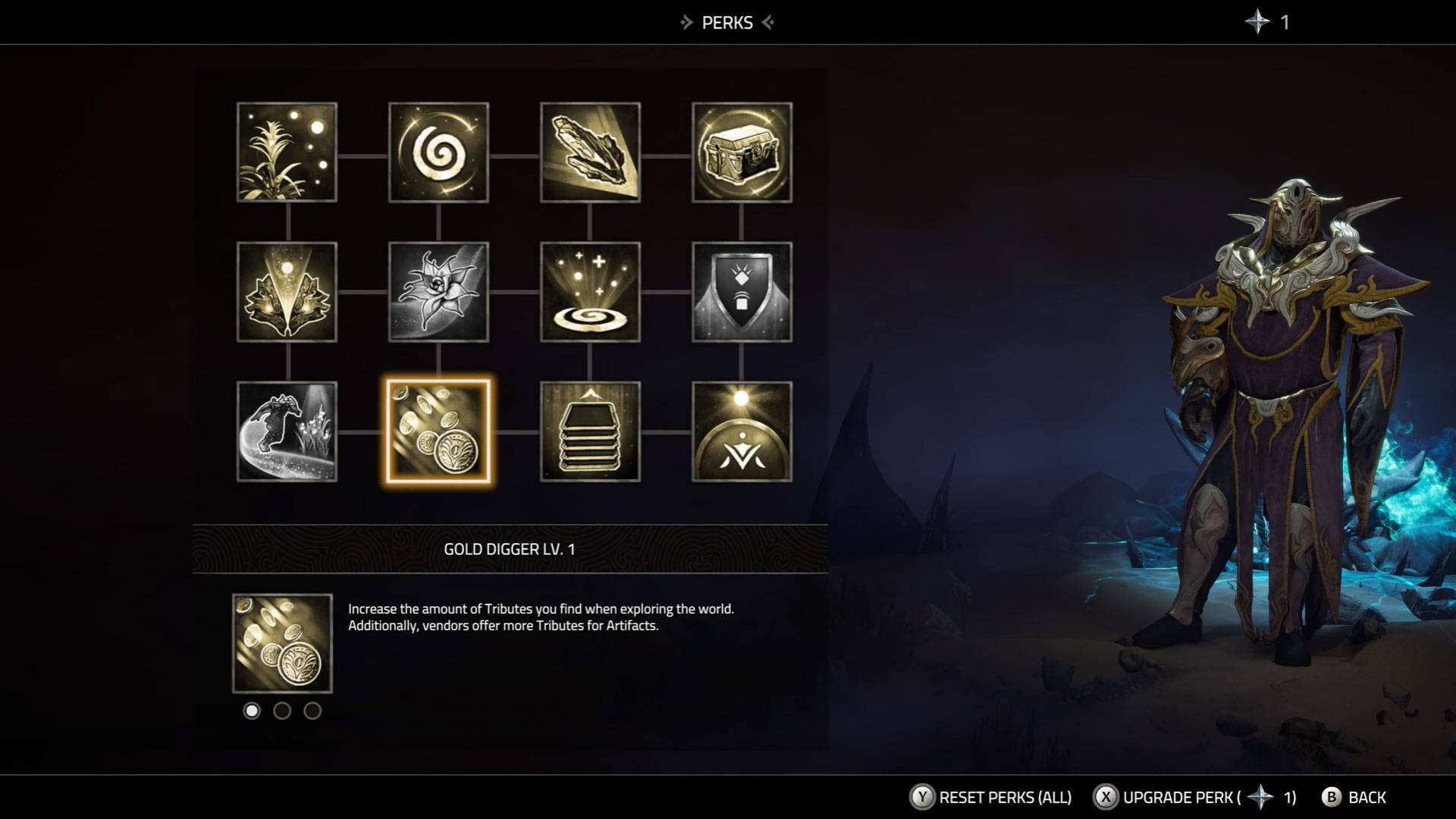
Task: Select the plant and sparkles perk
Action: (287, 152)
